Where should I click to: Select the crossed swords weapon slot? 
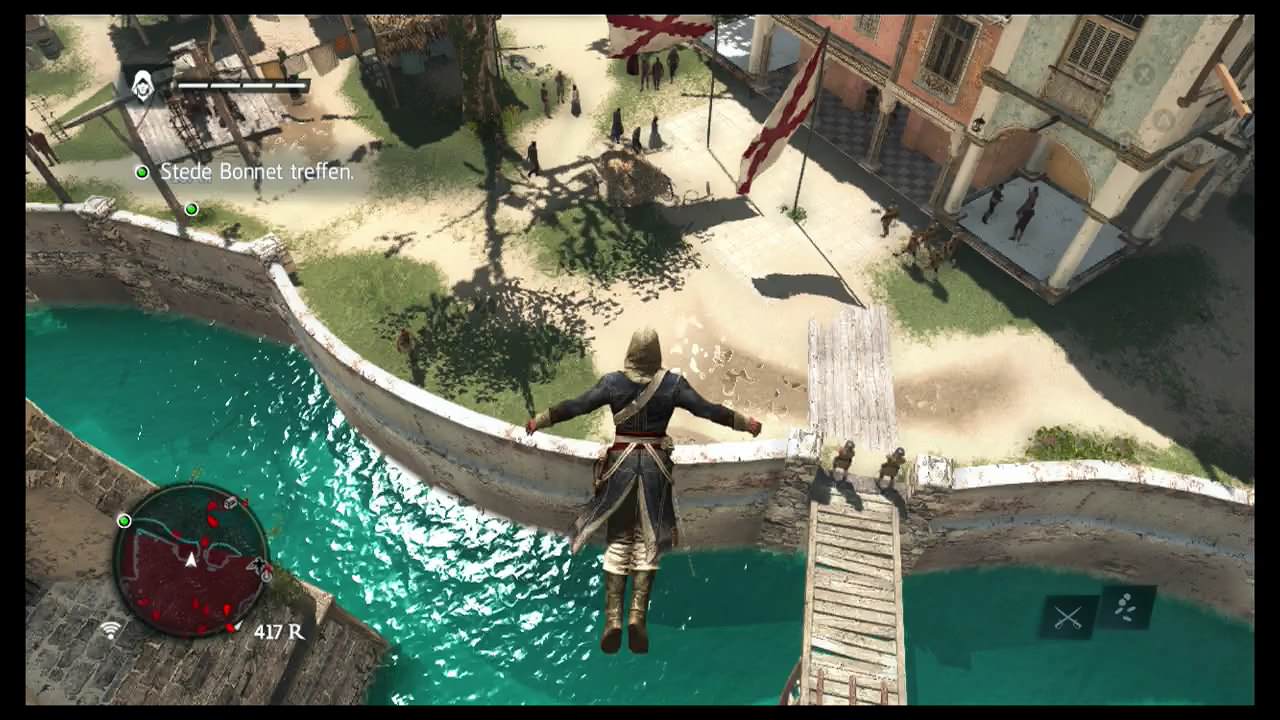(x=1067, y=617)
